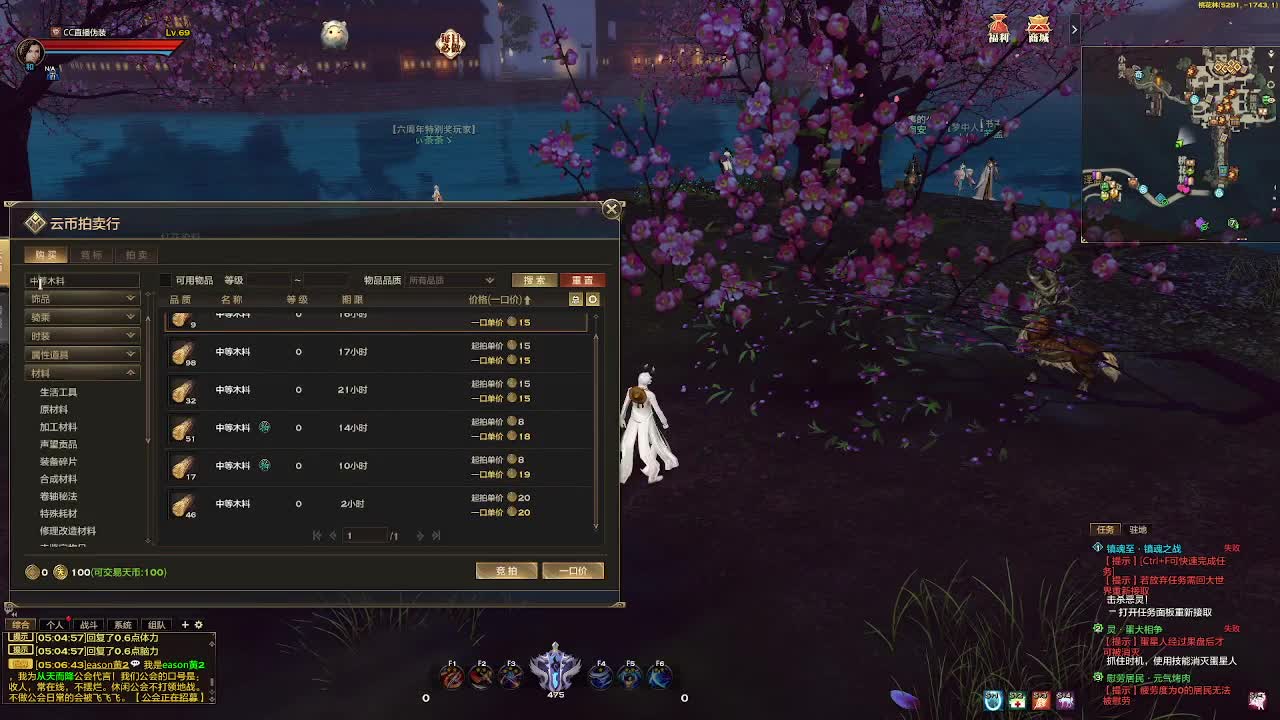
Task: Expand the 饰品 category dropdown
Action: (x=82, y=297)
